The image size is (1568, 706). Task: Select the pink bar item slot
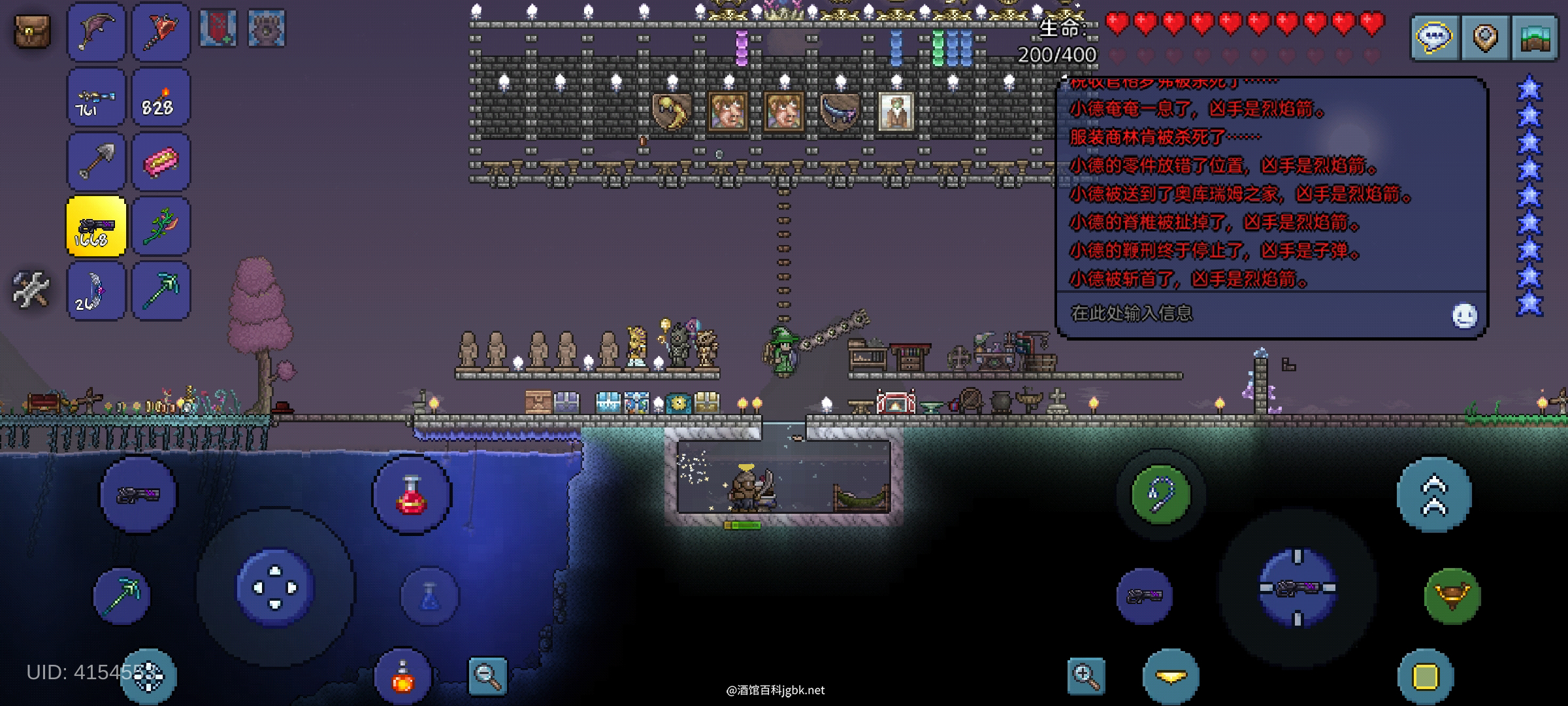click(x=161, y=161)
